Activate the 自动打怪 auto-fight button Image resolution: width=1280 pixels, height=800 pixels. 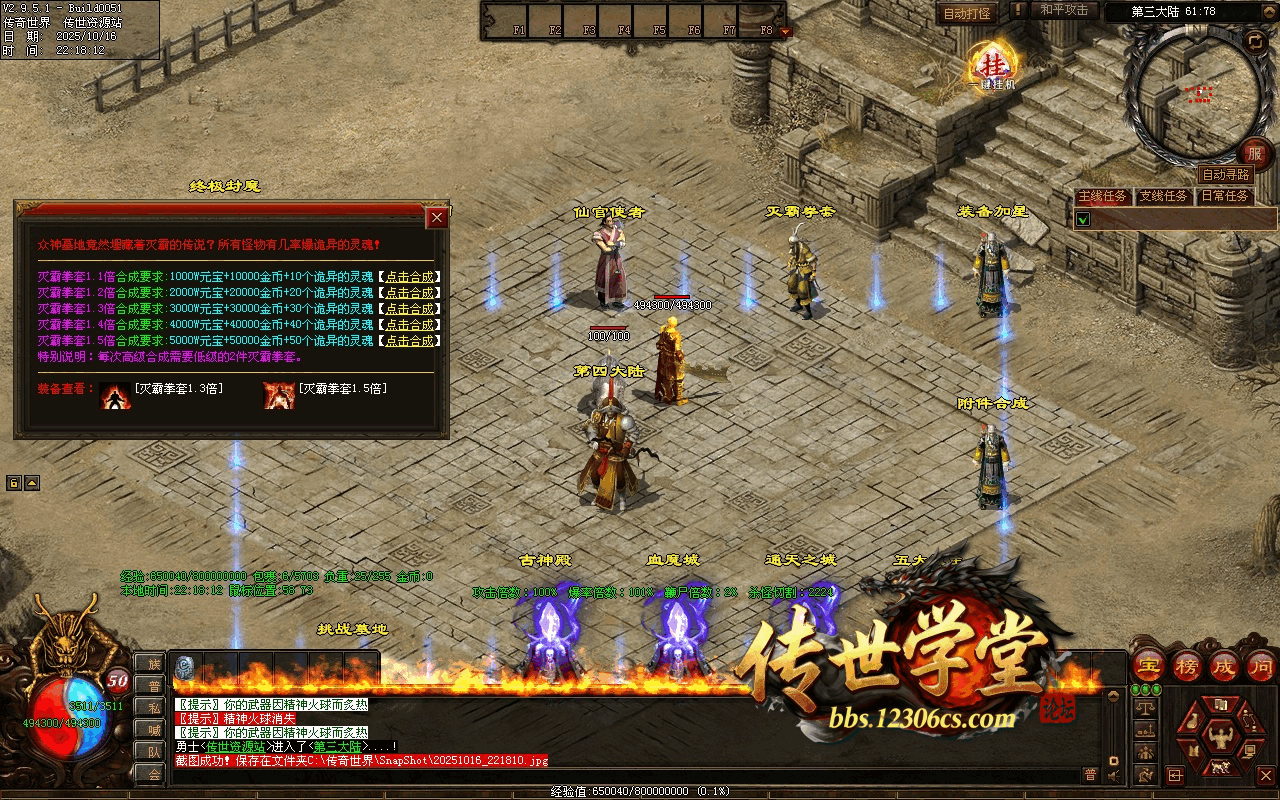click(967, 14)
